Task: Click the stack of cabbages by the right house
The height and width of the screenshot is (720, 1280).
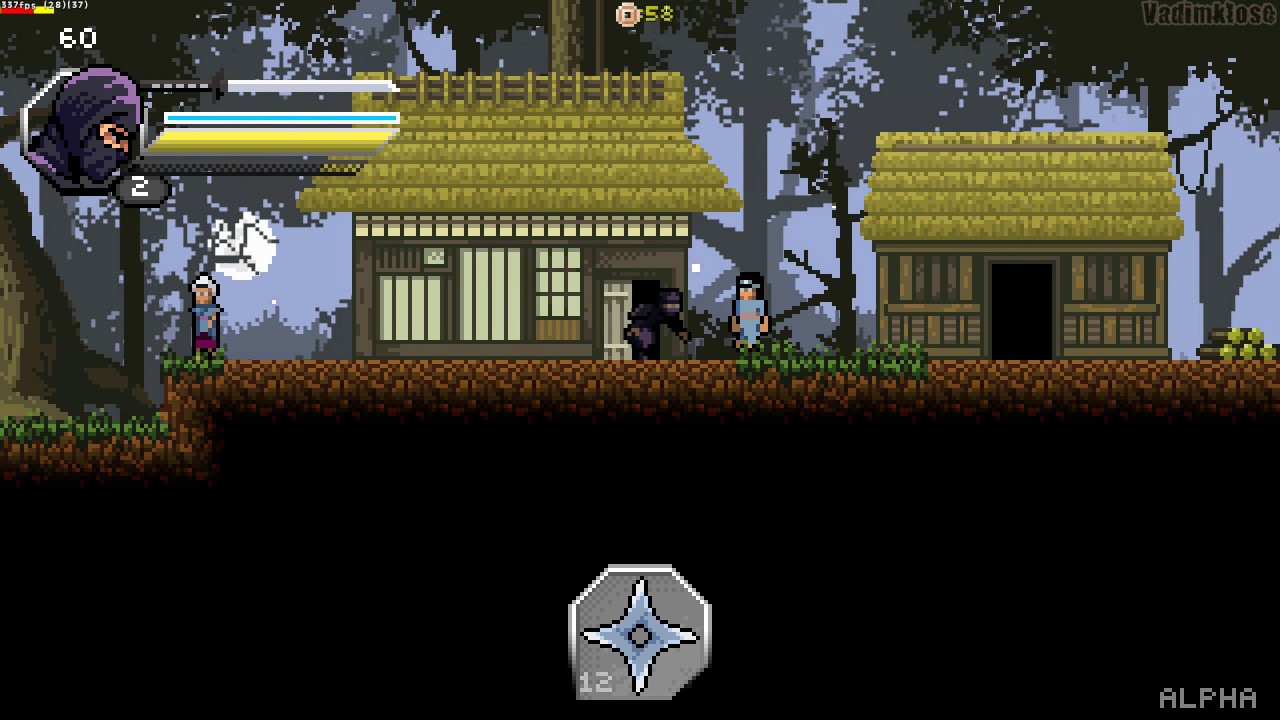Action: point(1241,340)
